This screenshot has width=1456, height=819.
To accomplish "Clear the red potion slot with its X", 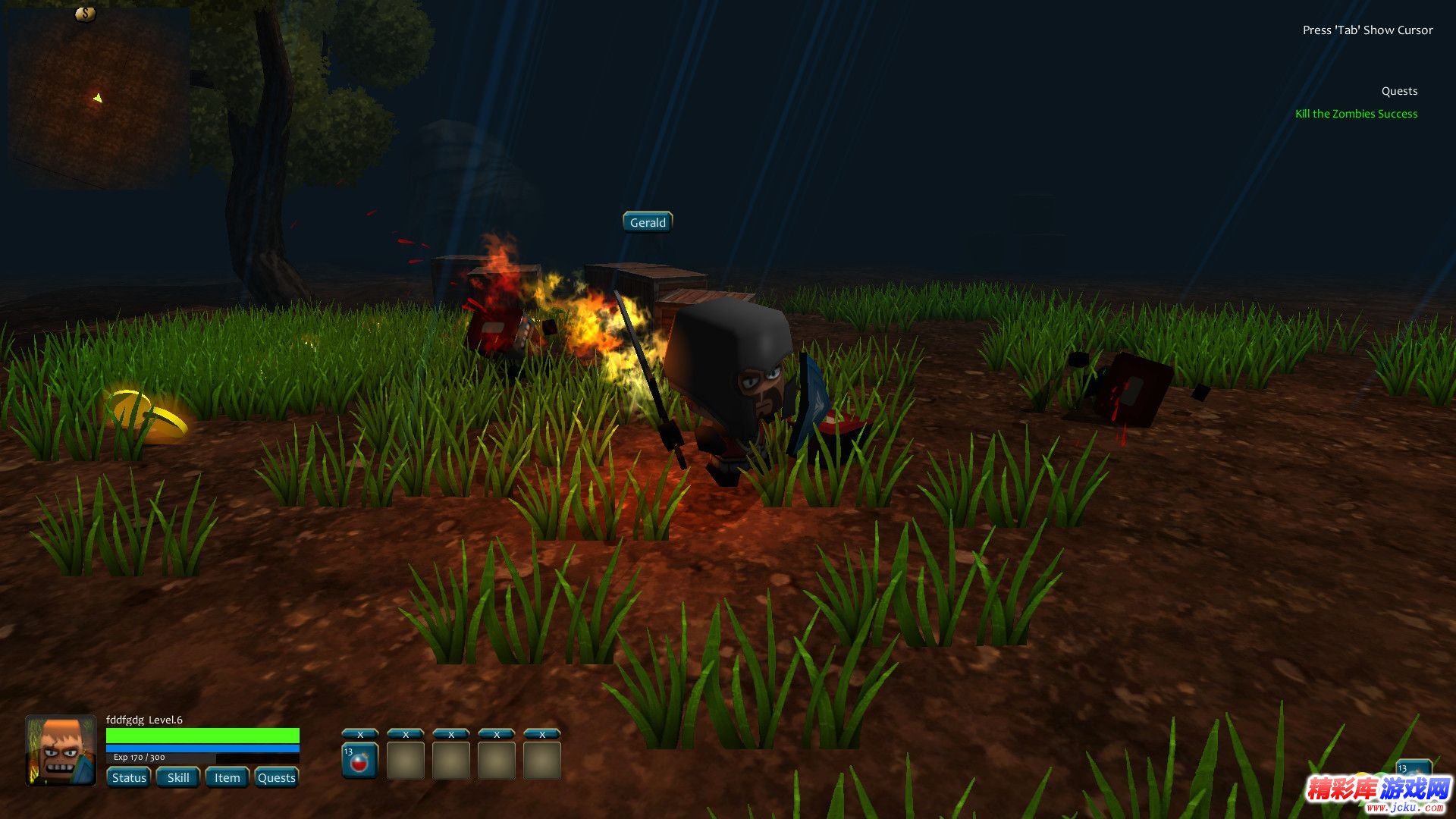I will click(360, 734).
